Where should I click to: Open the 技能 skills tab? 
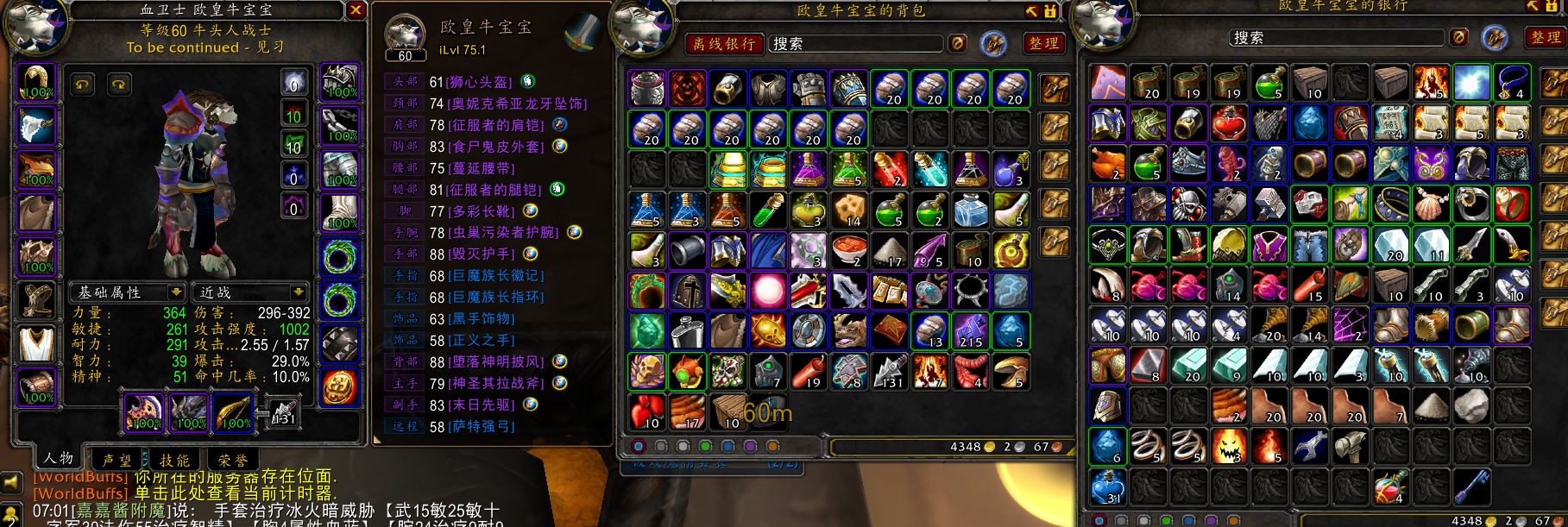[174, 460]
